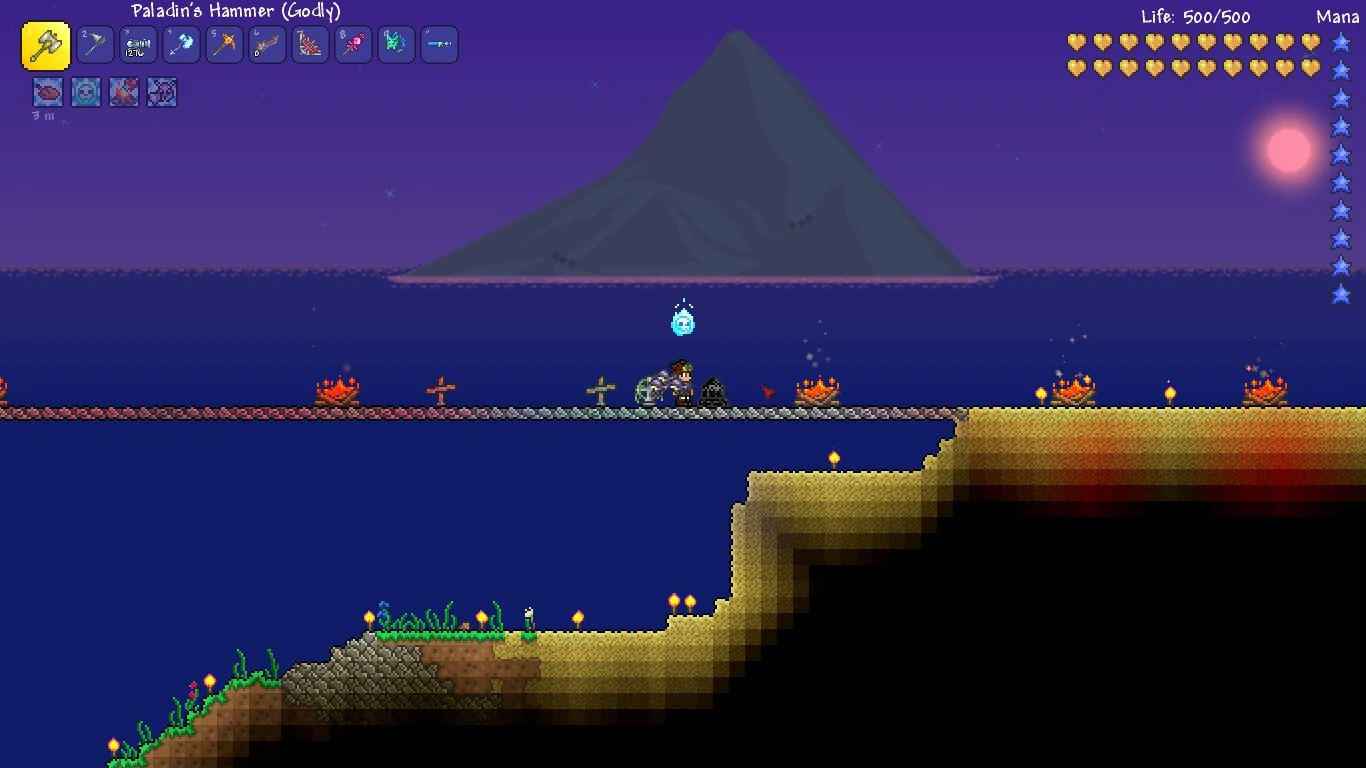1366x768 pixels.
Task: Select the light-blue staff in slot 4
Action: [181, 45]
